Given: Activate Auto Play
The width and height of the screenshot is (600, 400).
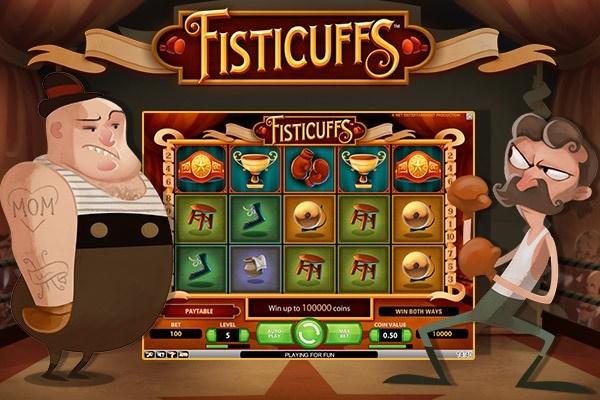Looking at the screenshot, I should [x=275, y=332].
